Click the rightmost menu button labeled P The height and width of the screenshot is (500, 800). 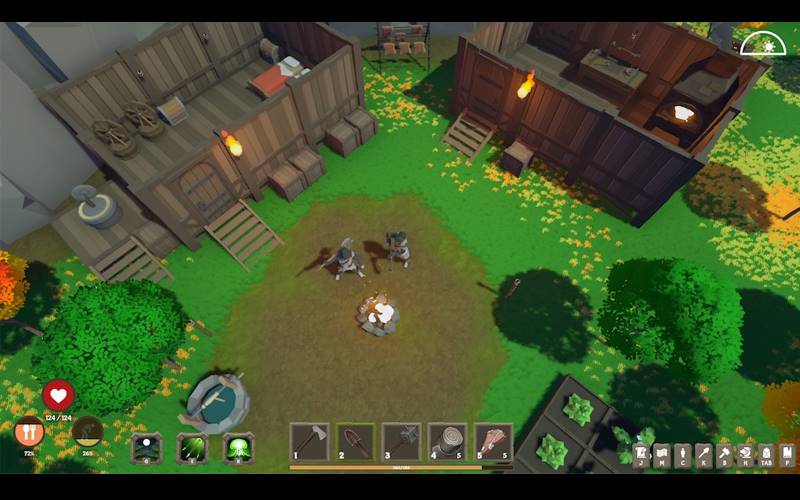[x=787, y=456]
